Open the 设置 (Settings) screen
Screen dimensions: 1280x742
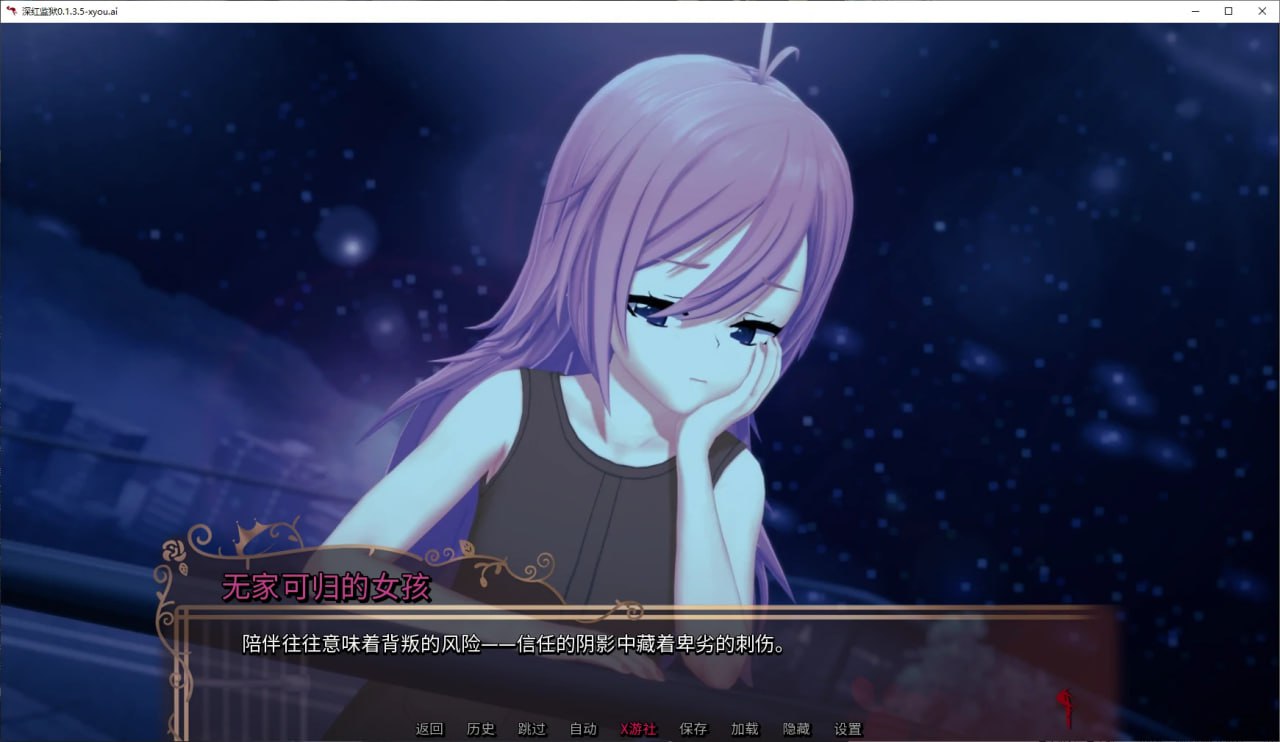click(x=849, y=729)
